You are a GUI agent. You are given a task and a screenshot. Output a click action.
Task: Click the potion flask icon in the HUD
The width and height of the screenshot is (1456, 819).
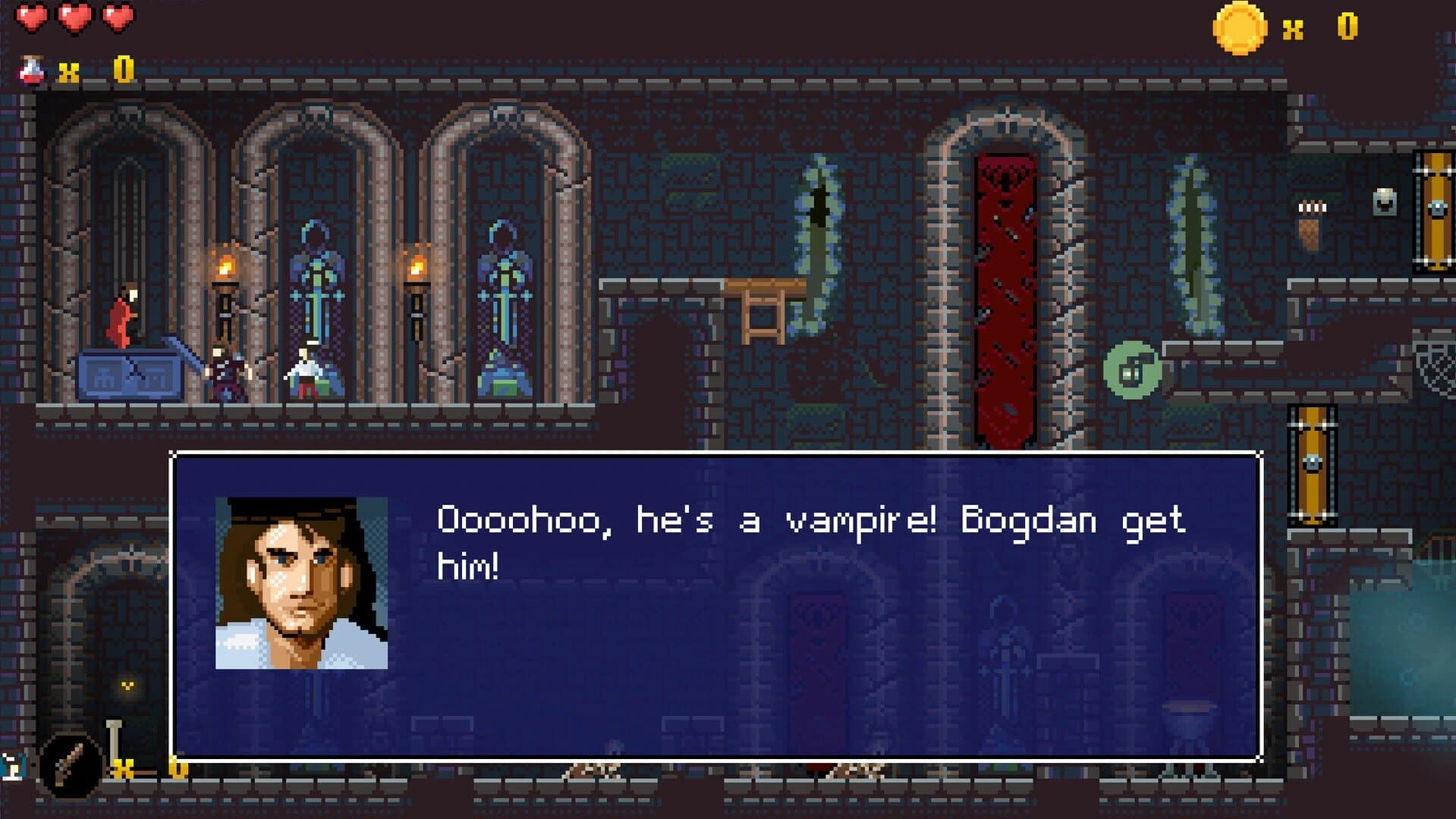click(30, 68)
